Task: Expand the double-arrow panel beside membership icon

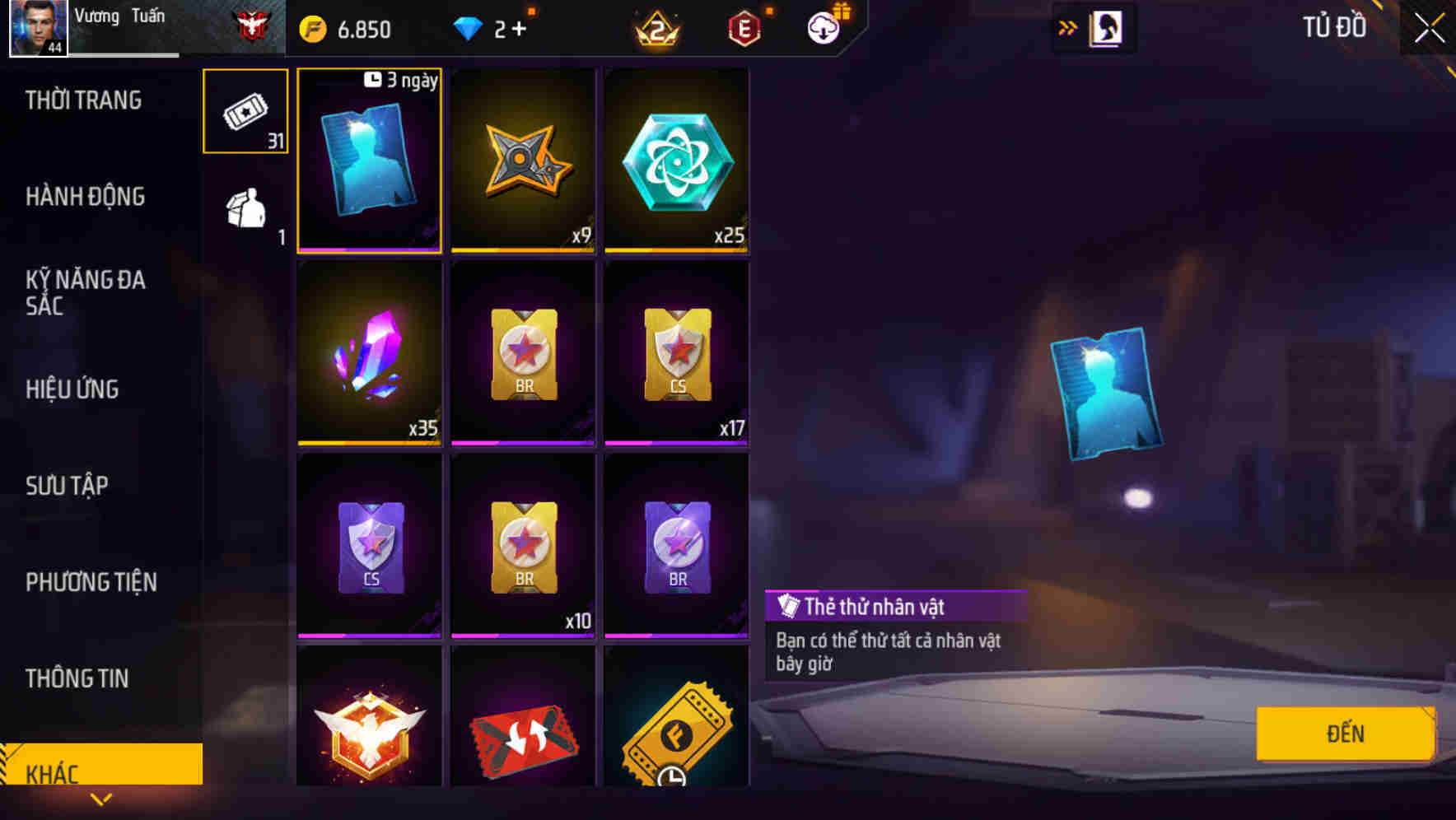Action: tap(1067, 26)
